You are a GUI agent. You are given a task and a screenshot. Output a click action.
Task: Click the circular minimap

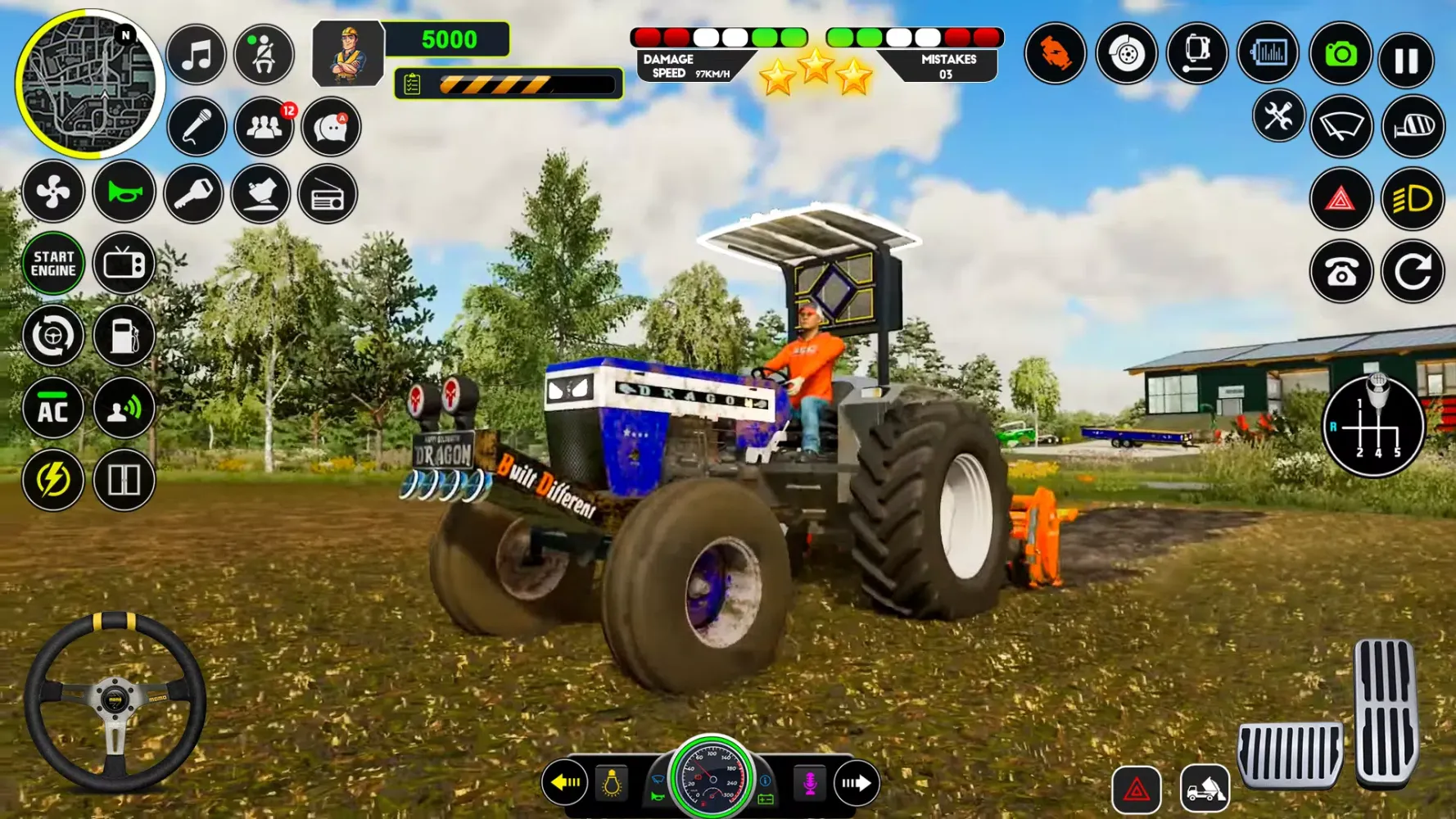click(x=88, y=84)
